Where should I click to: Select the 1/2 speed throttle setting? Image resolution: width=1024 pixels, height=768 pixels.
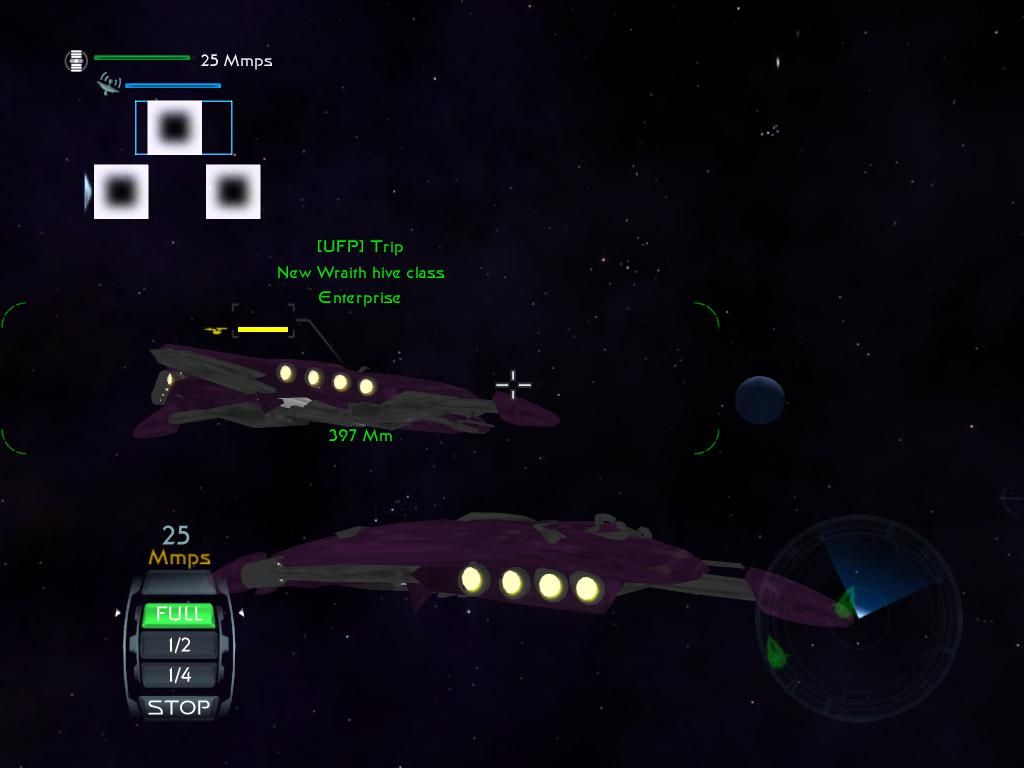[179, 645]
